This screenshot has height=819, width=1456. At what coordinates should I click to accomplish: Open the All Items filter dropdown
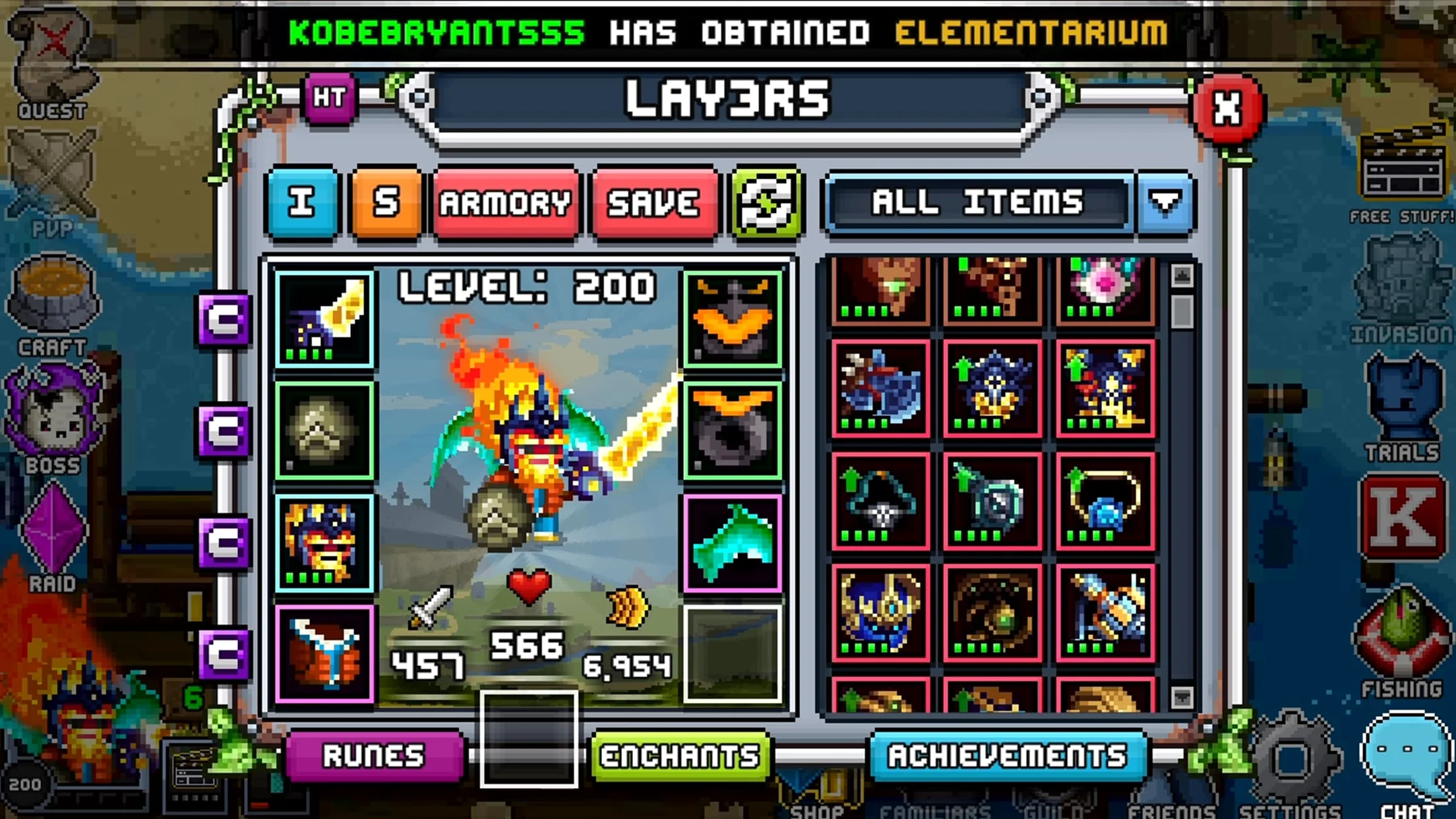coord(1164,202)
